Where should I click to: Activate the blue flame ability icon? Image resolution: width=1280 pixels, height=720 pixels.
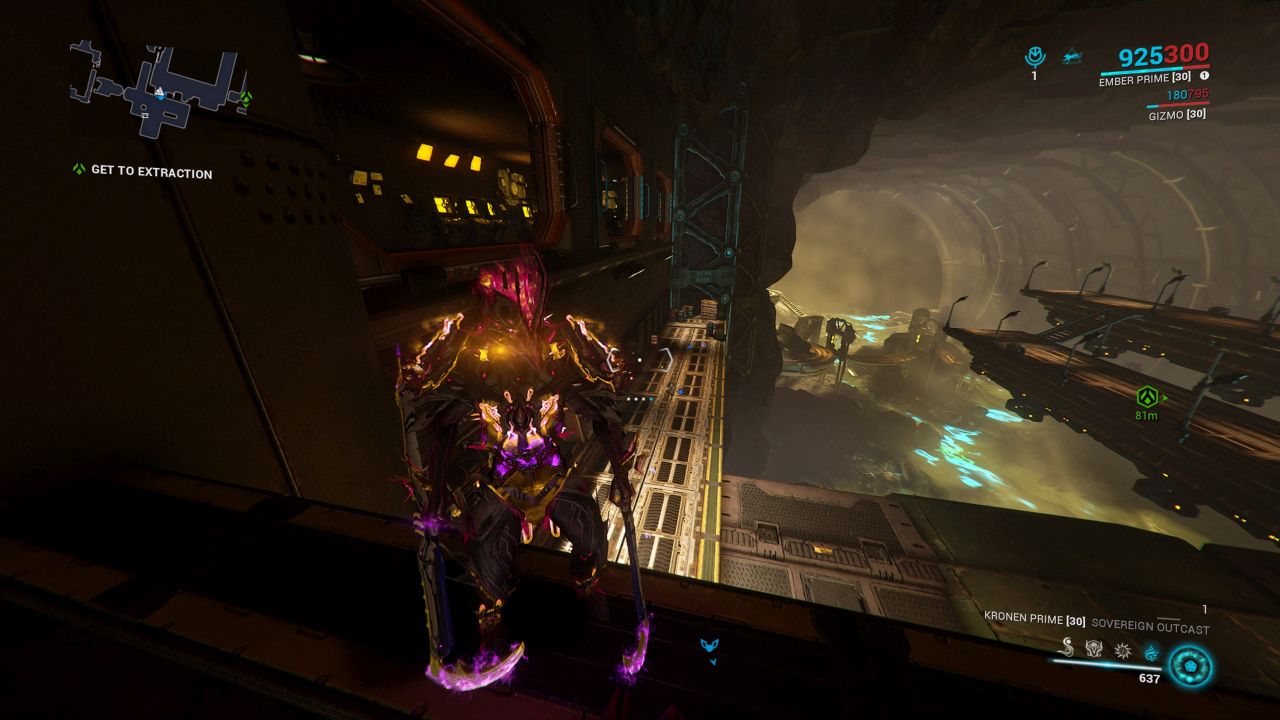(1151, 652)
